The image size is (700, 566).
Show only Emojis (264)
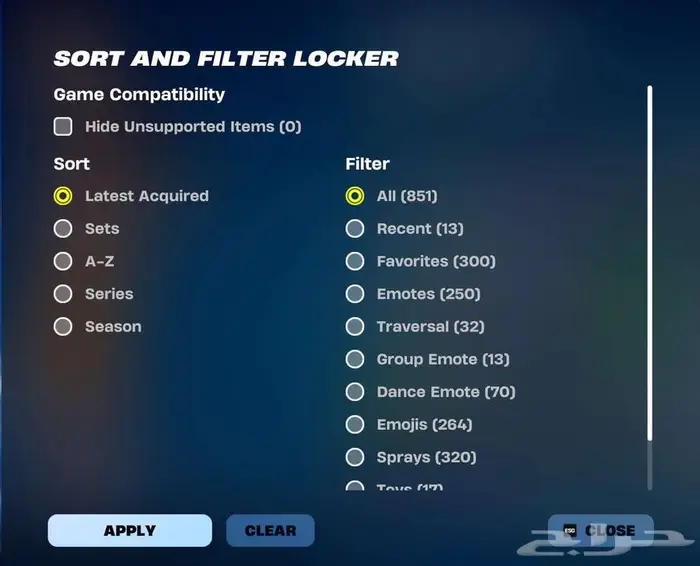pos(355,425)
